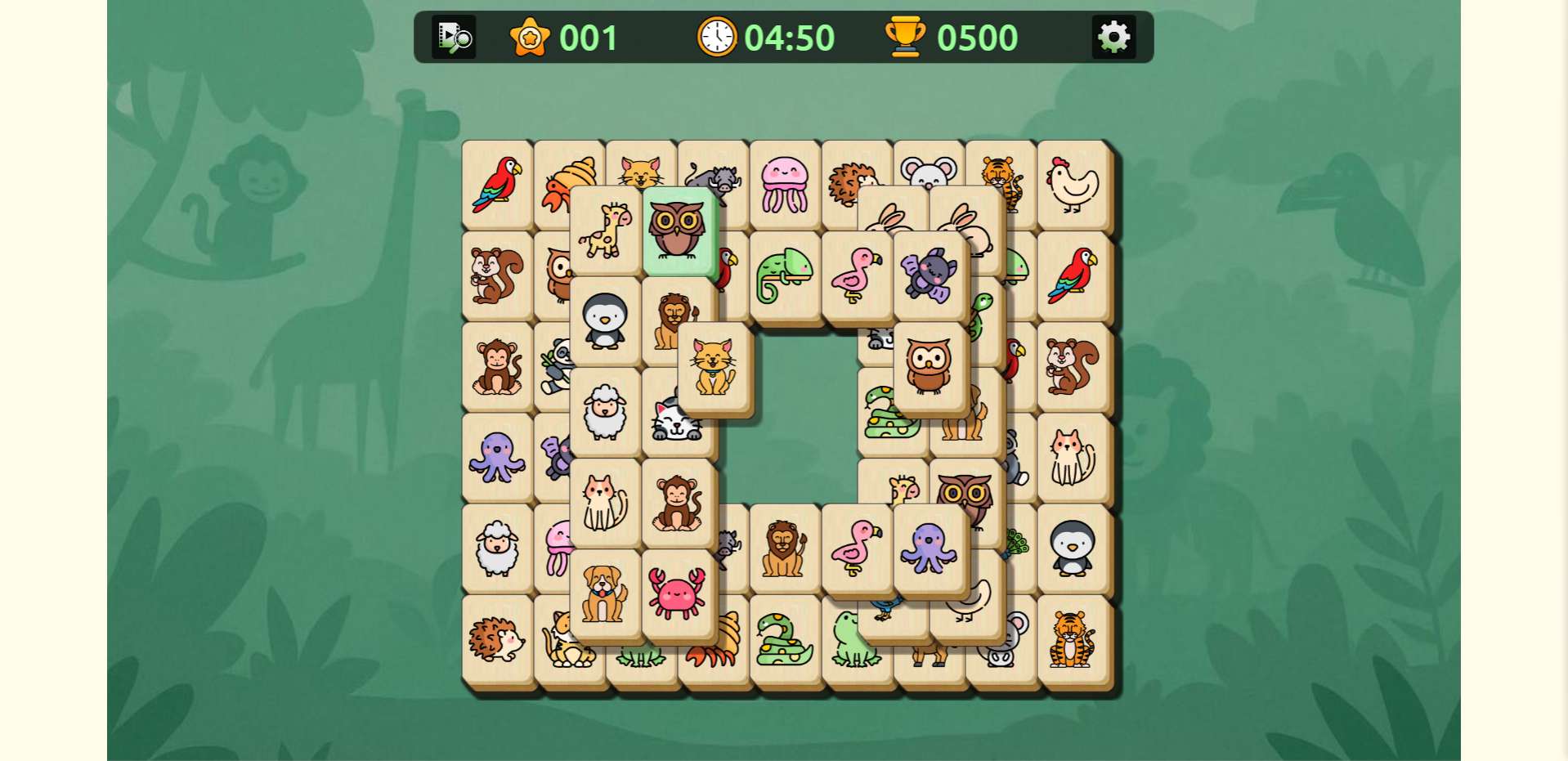Choose the fully visible giraffe tile
The image size is (1568, 761).
pos(605,230)
